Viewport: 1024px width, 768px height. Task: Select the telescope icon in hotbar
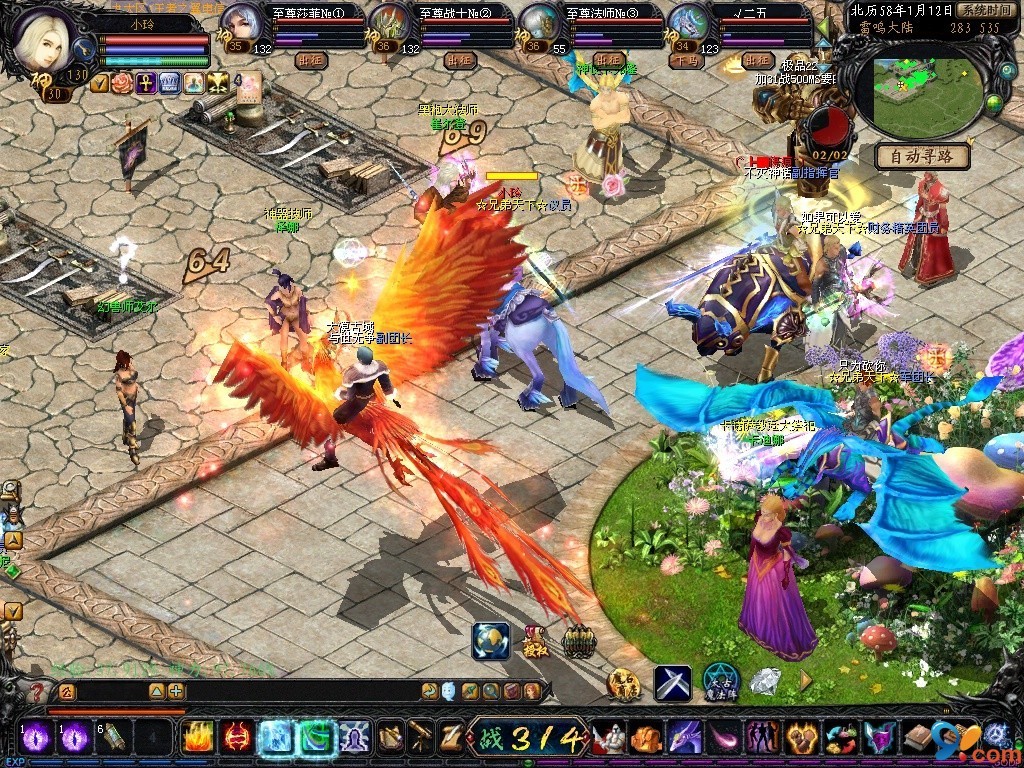coord(421,737)
